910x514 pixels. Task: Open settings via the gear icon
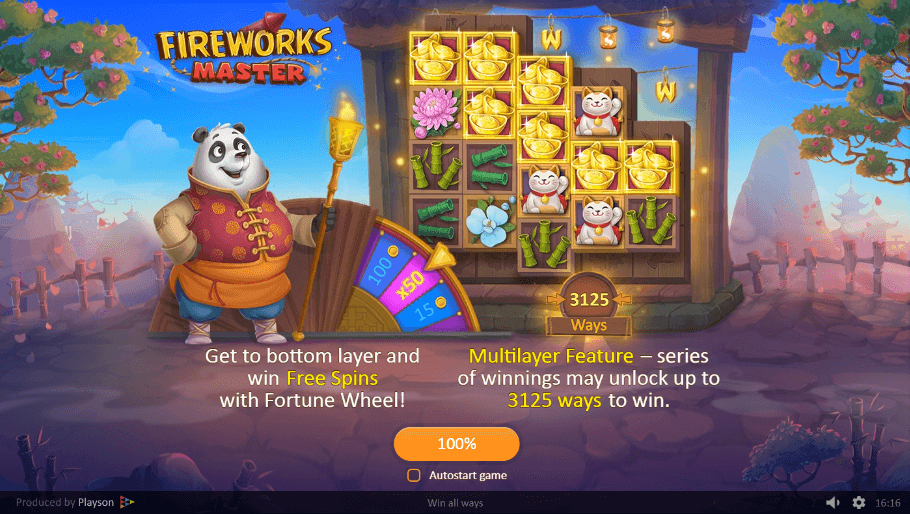[859, 502]
